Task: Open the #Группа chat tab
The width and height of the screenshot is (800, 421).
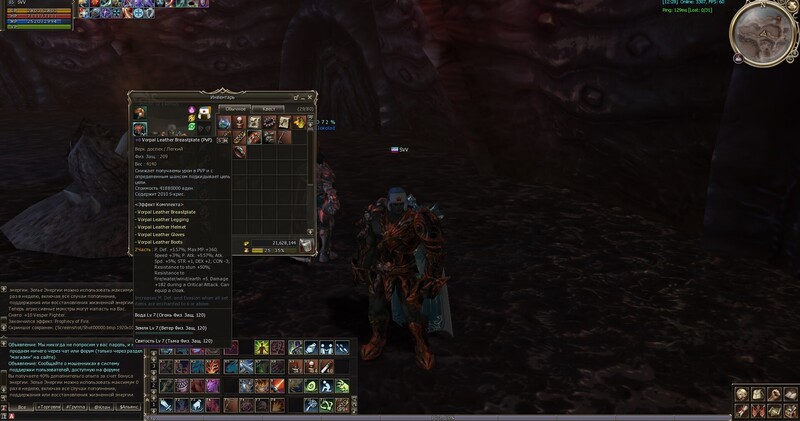Action: pyautogui.click(x=77, y=409)
